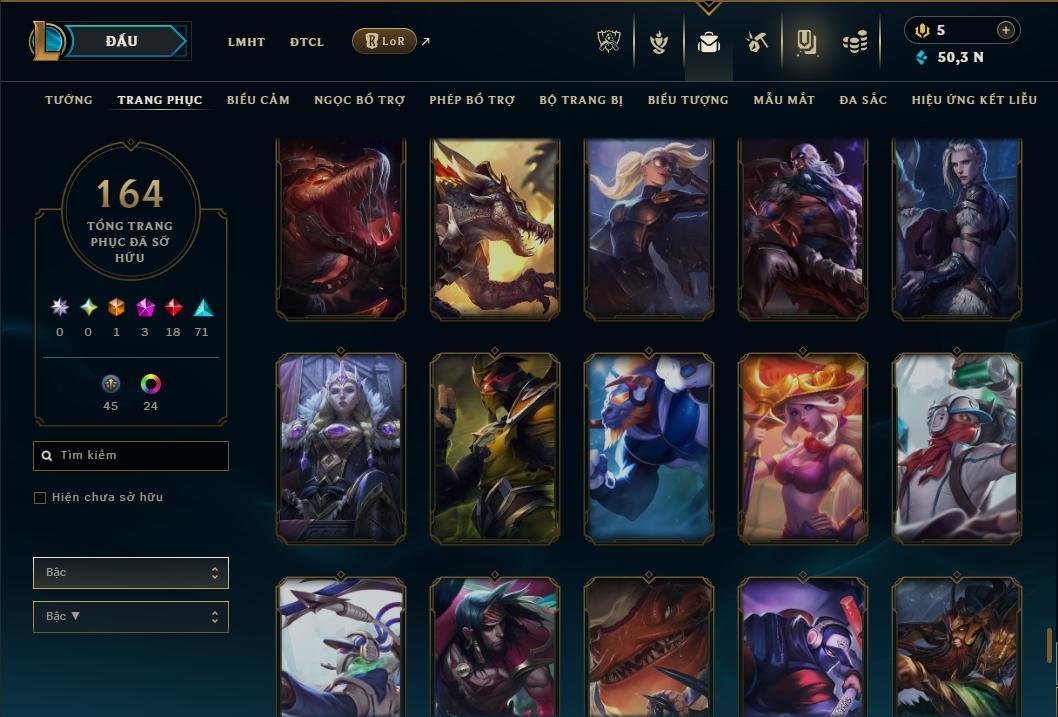The image size is (1058, 717).
Task: Open the upper Bậc dropdown
Action: tap(131, 573)
